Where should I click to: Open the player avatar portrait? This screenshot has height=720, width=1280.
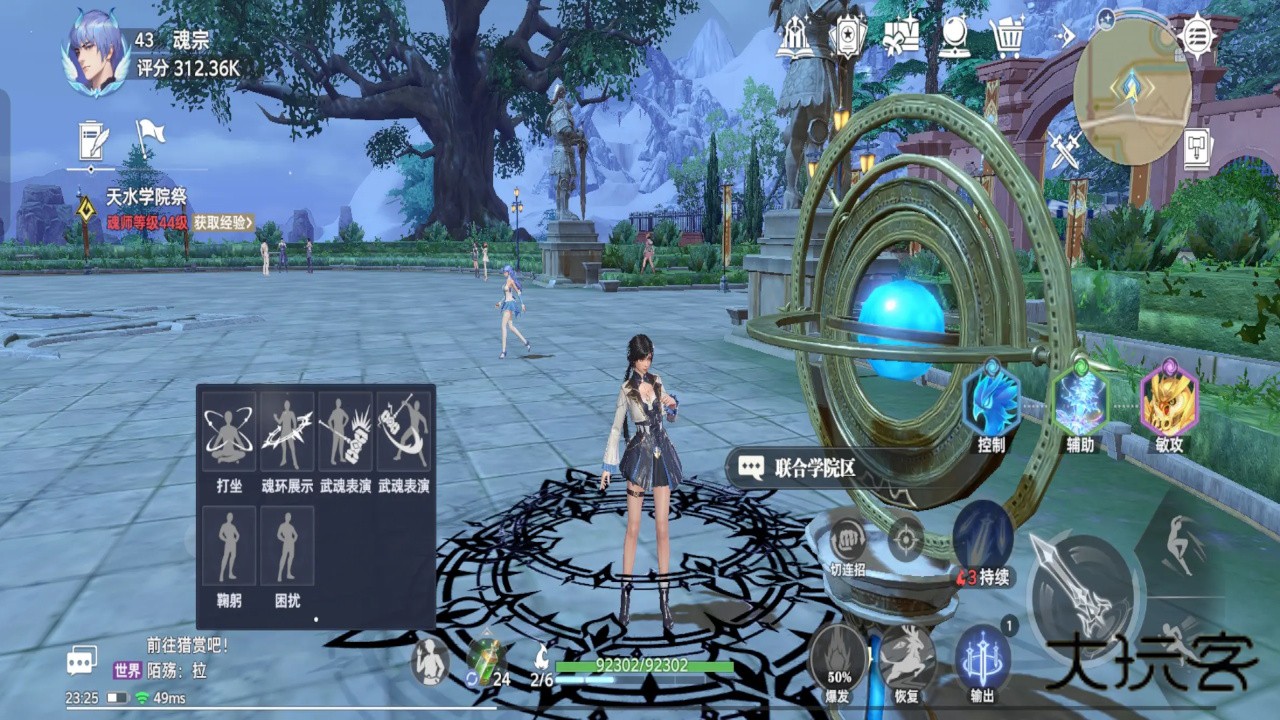(97, 53)
